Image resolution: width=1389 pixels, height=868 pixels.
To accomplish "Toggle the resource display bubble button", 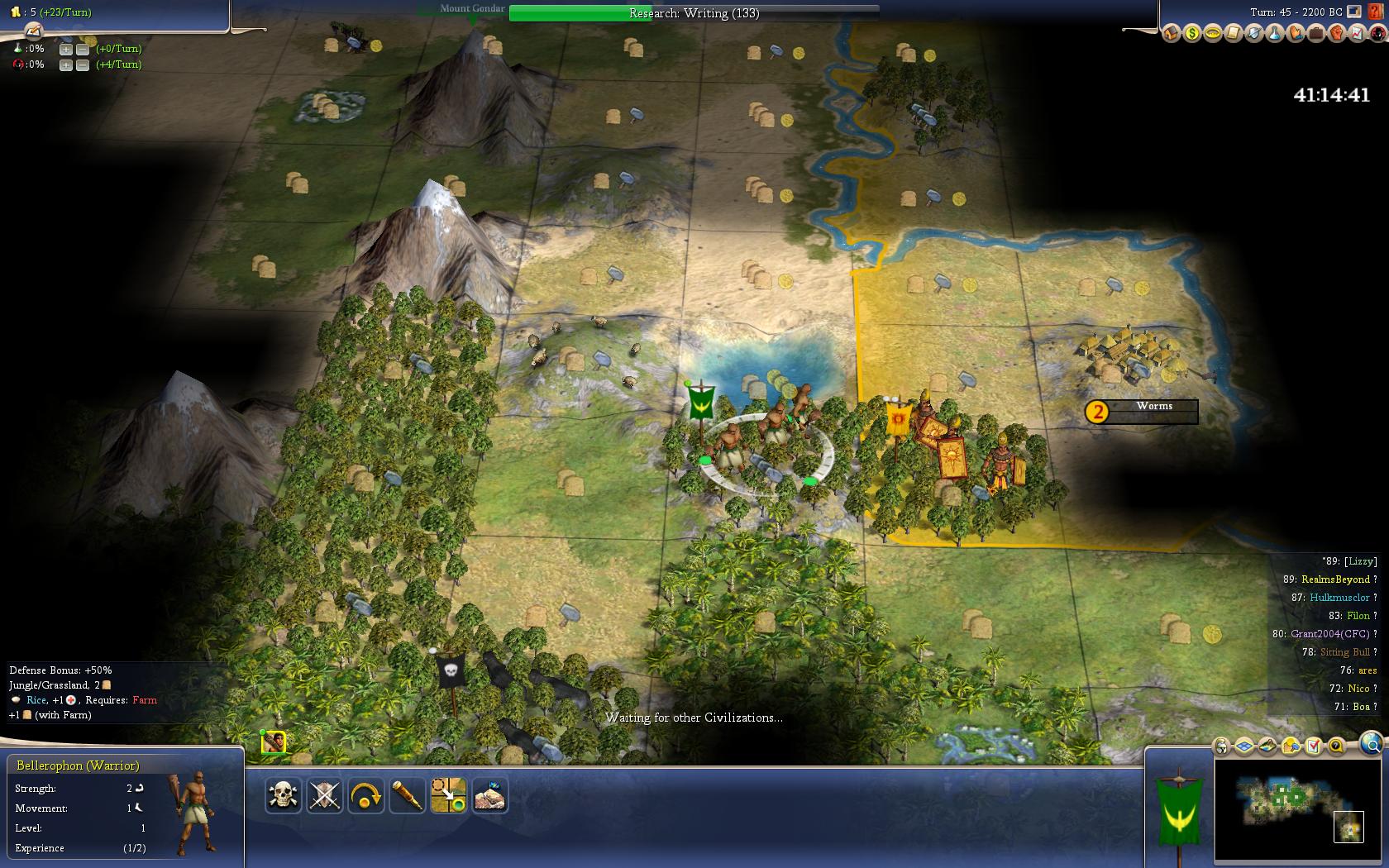I will [1291, 746].
